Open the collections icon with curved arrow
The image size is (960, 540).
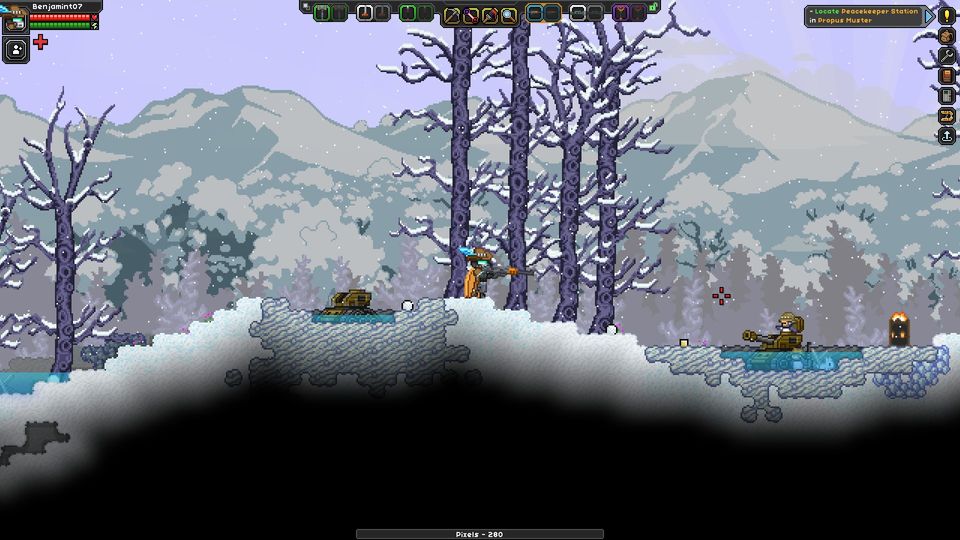point(946,116)
